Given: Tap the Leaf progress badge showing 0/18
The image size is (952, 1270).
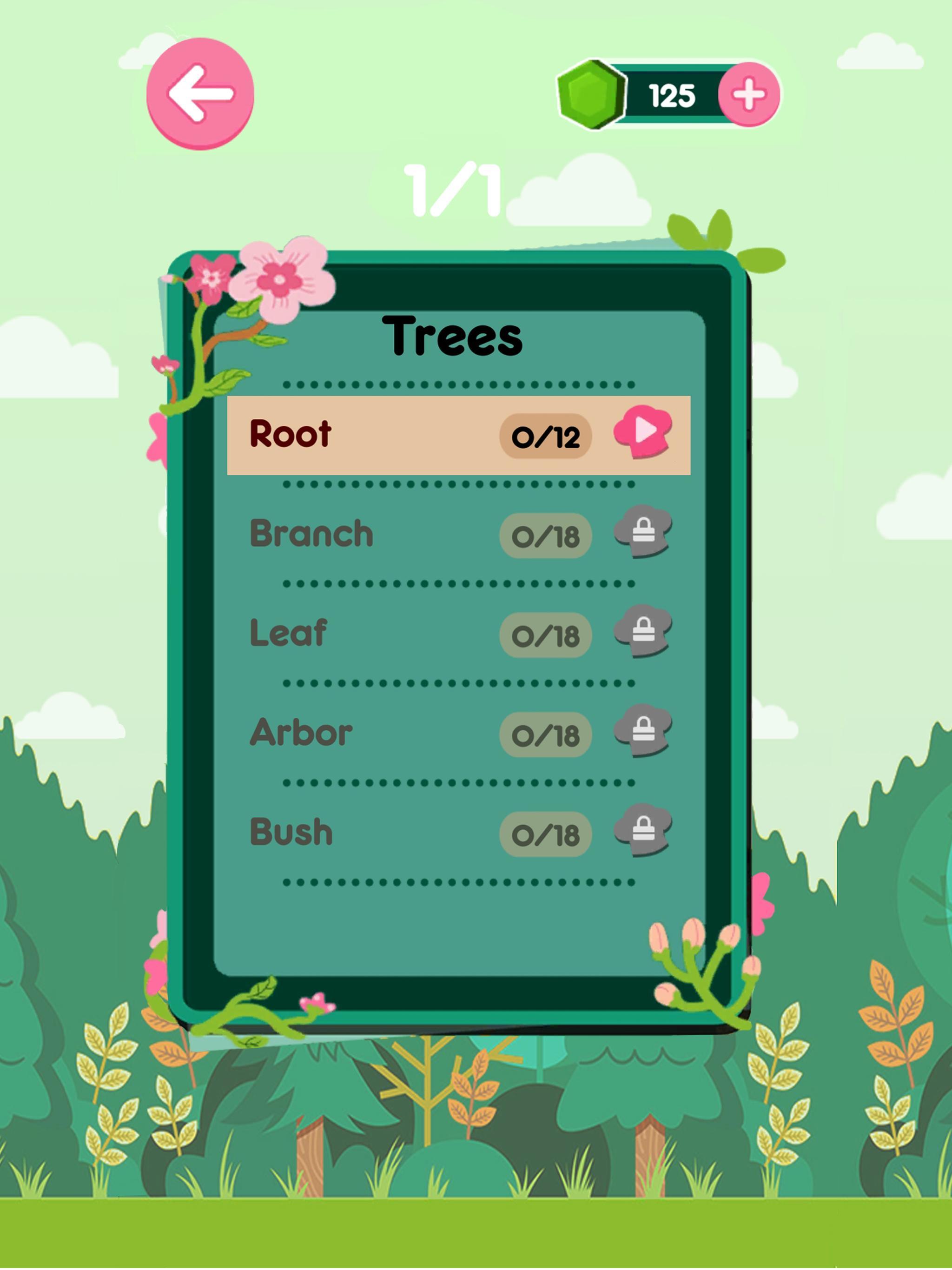Looking at the screenshot, I should pos(545,635).
